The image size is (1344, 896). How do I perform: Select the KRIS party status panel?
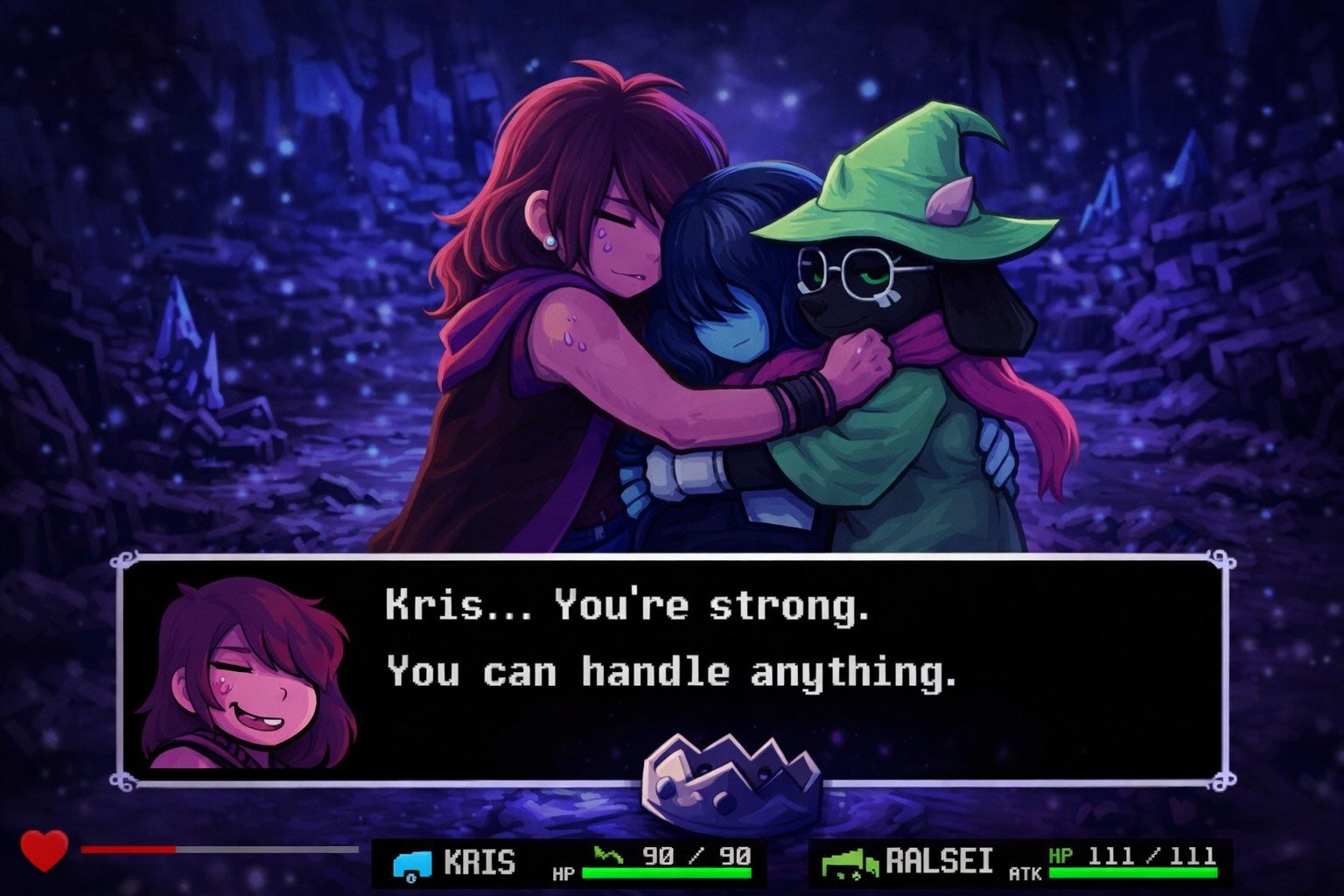tap(570, 863)
